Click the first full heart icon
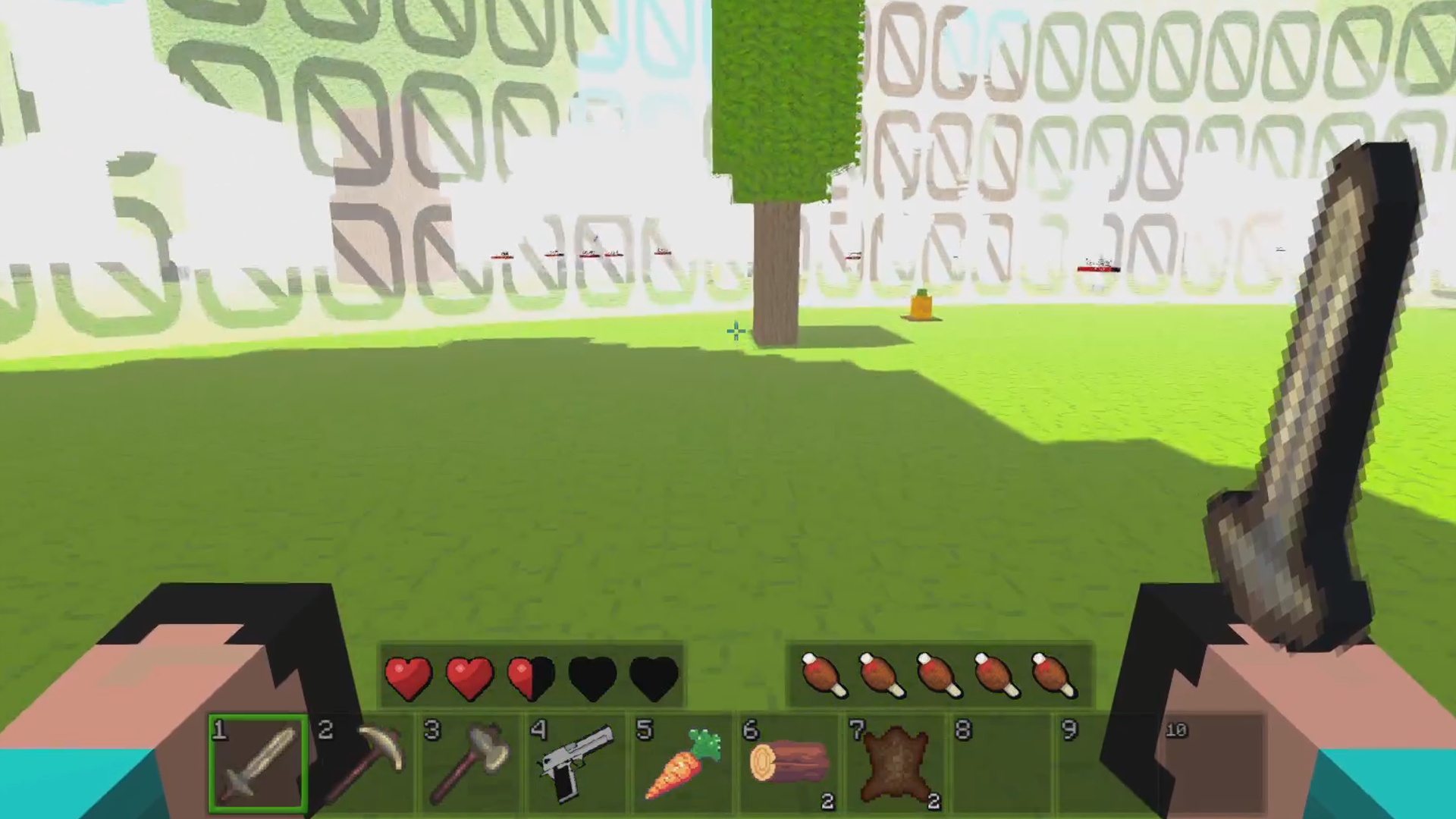Screen dimensions: 1456x819 pyautogui.click(x=408, y=677)
